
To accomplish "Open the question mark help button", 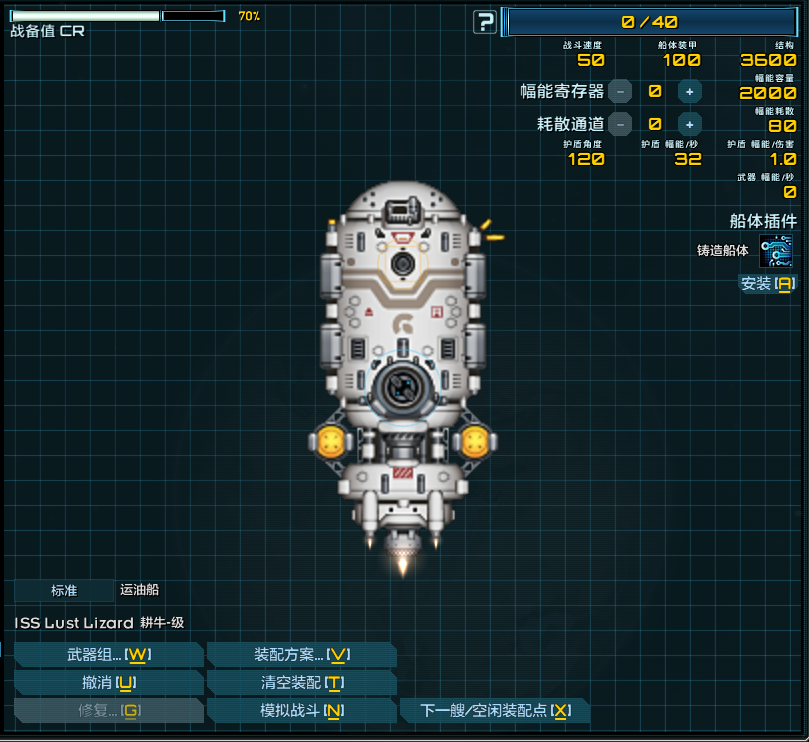I will click(x=485, y=22).
